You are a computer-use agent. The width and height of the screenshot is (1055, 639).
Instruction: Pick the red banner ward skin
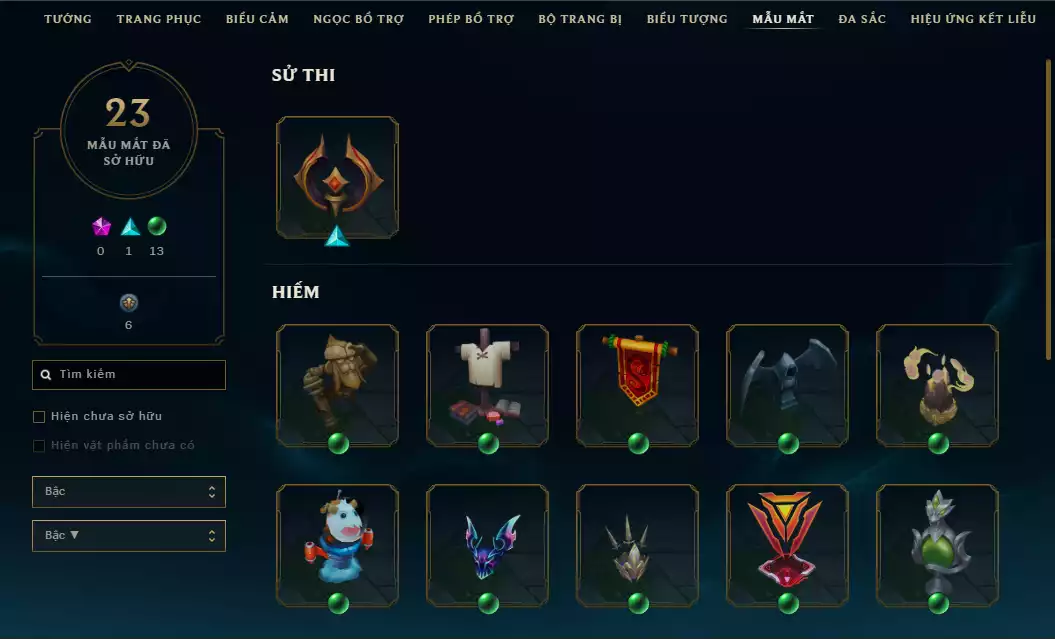[x=637, y=385]
